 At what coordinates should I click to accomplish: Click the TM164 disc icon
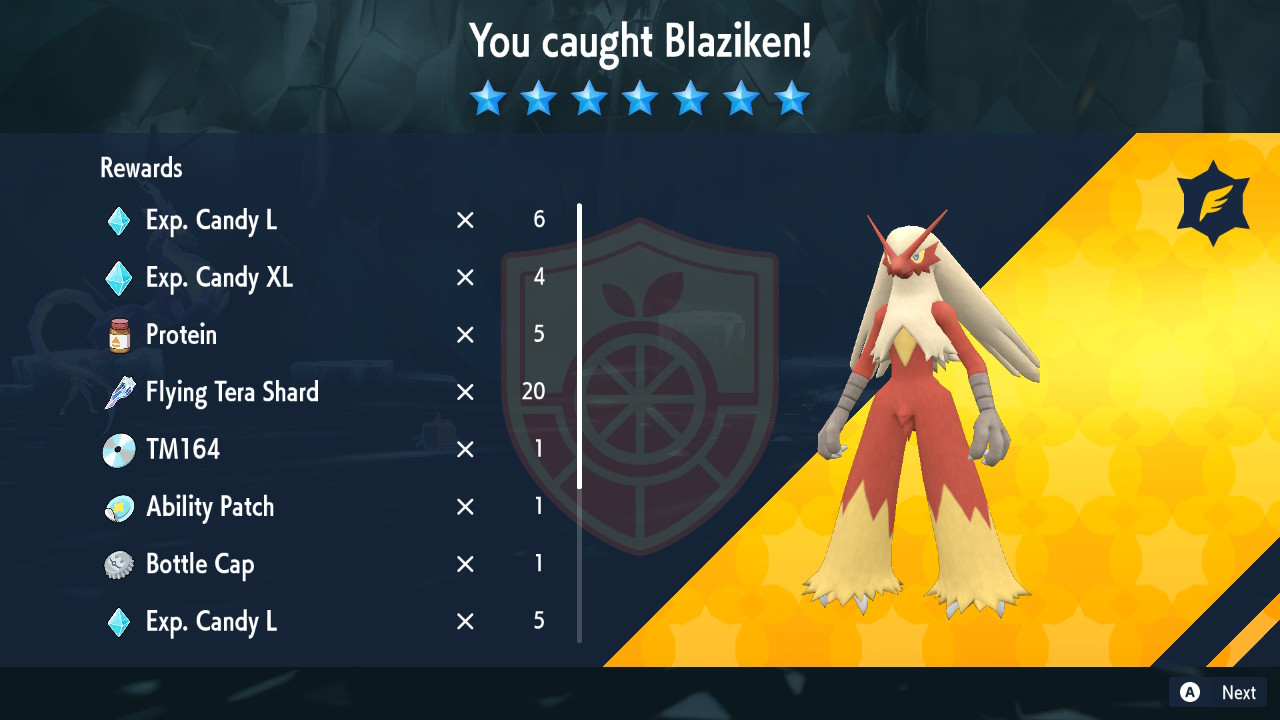coord(118,449)
